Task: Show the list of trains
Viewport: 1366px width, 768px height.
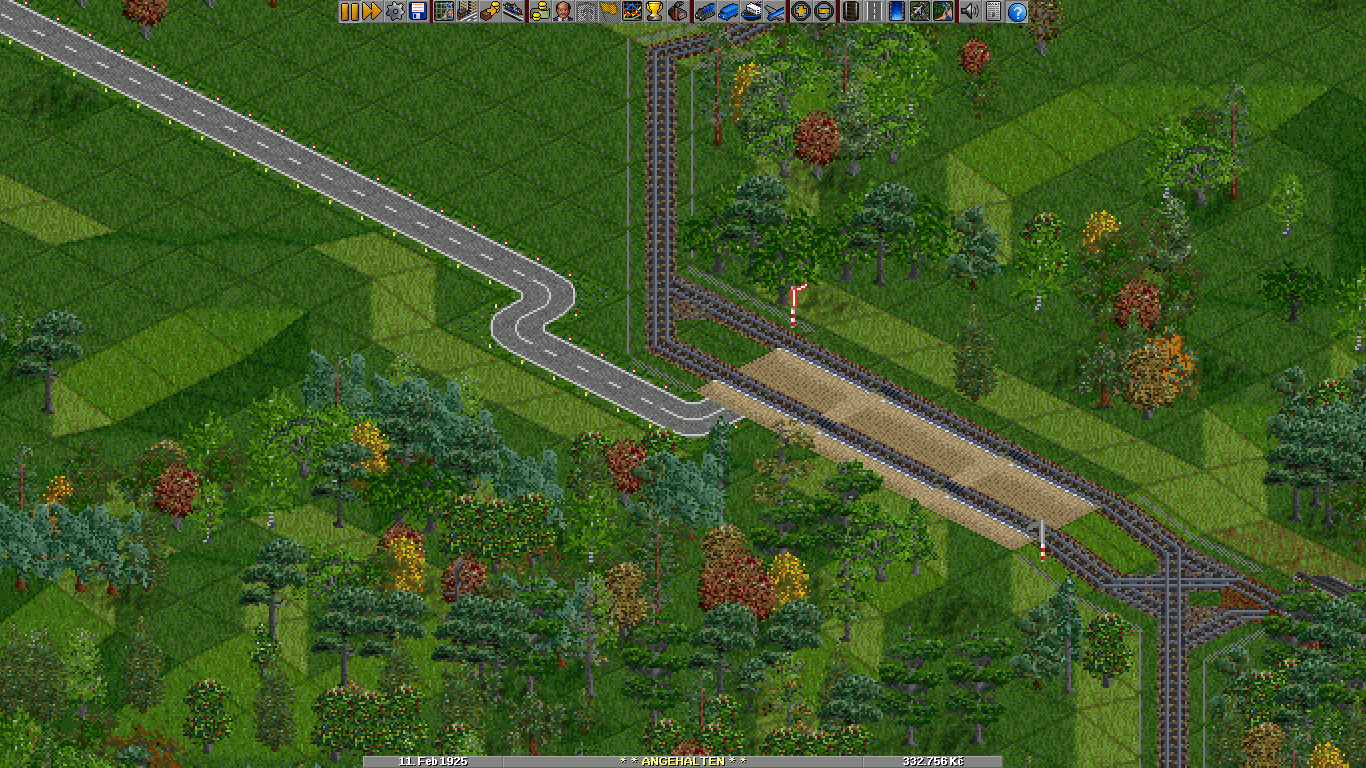Action: (x=703, y=12)
